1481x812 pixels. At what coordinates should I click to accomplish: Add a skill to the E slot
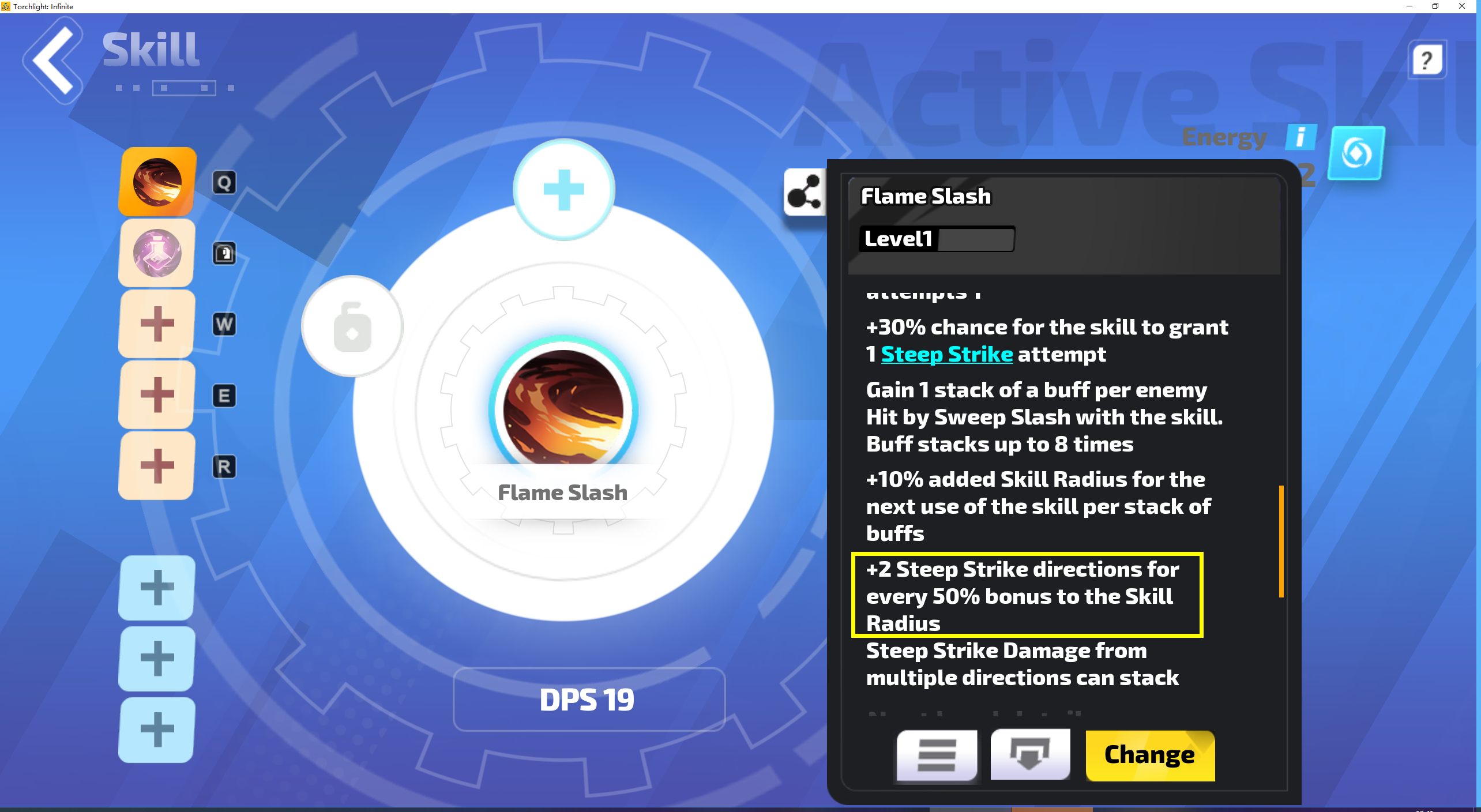156,395
